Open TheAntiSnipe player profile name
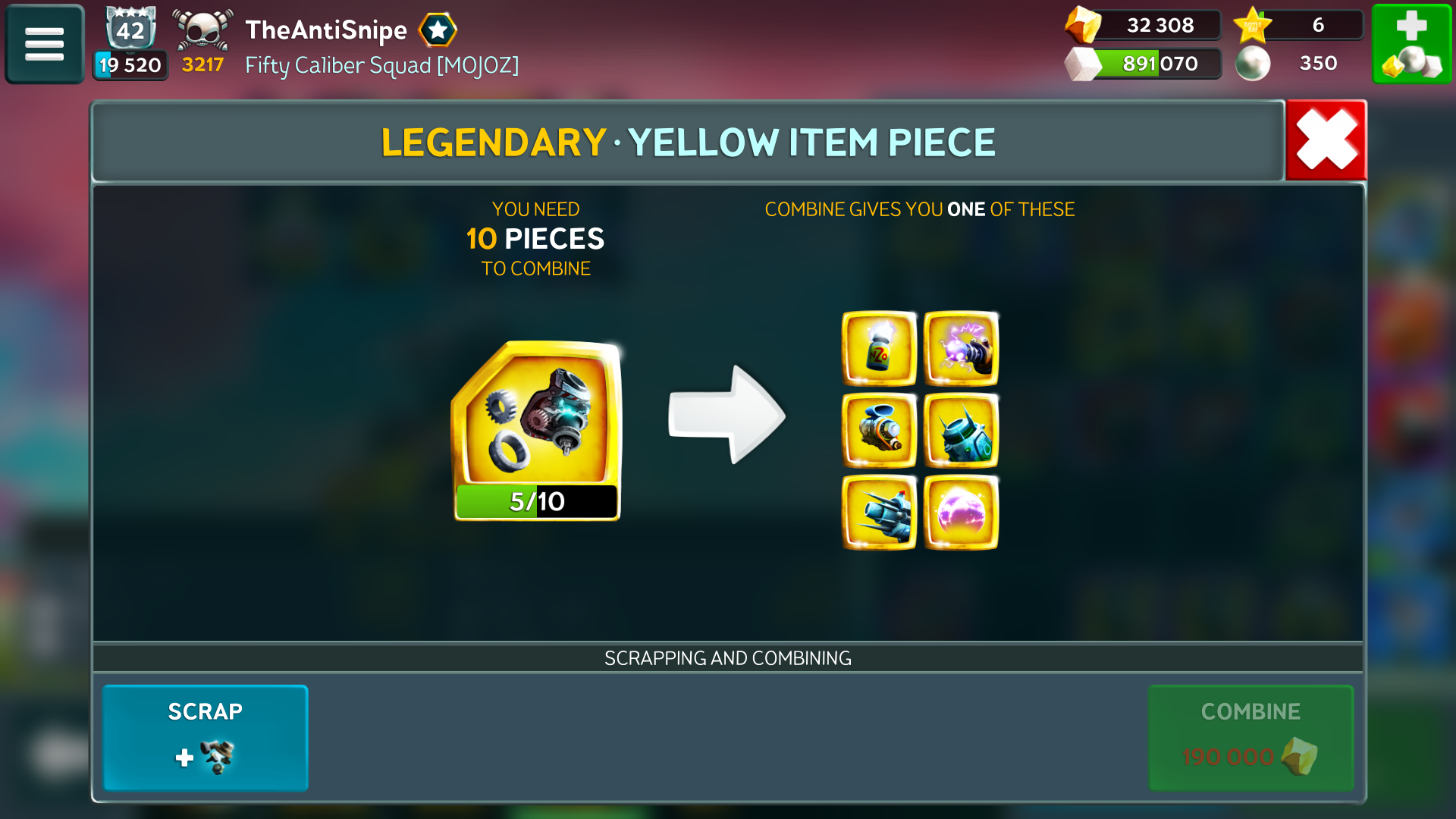Viewport: 1456px width, 819px height. pyautogui.click(x=326, y=30)
